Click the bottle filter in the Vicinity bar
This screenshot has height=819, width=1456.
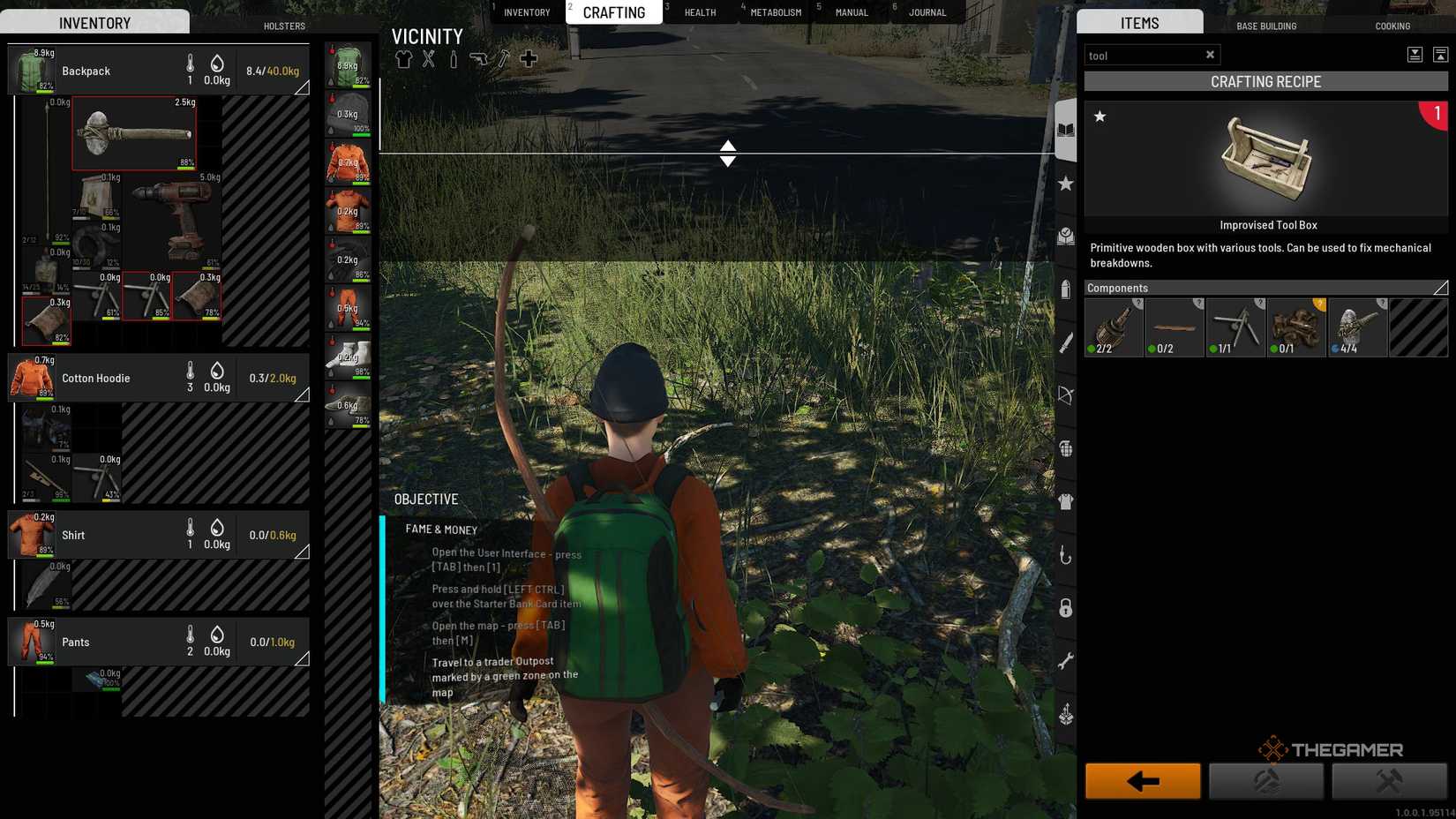[x=454, y=59]
